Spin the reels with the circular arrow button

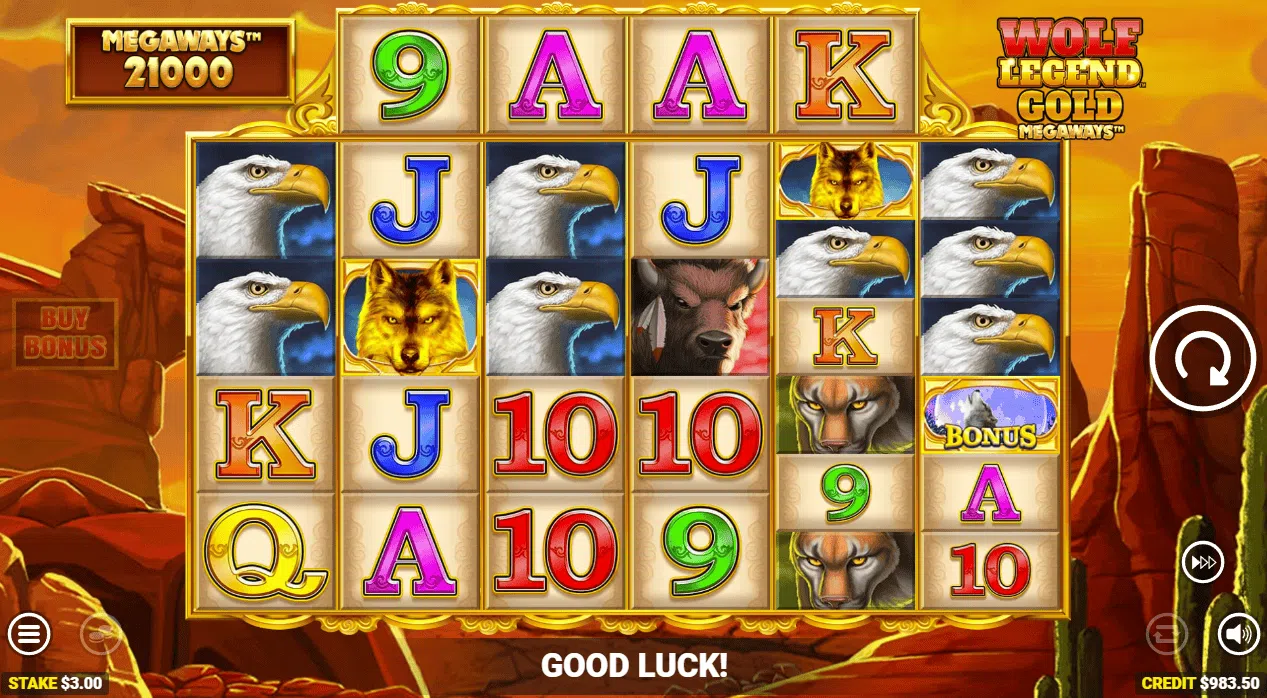tap(1203, 359)
